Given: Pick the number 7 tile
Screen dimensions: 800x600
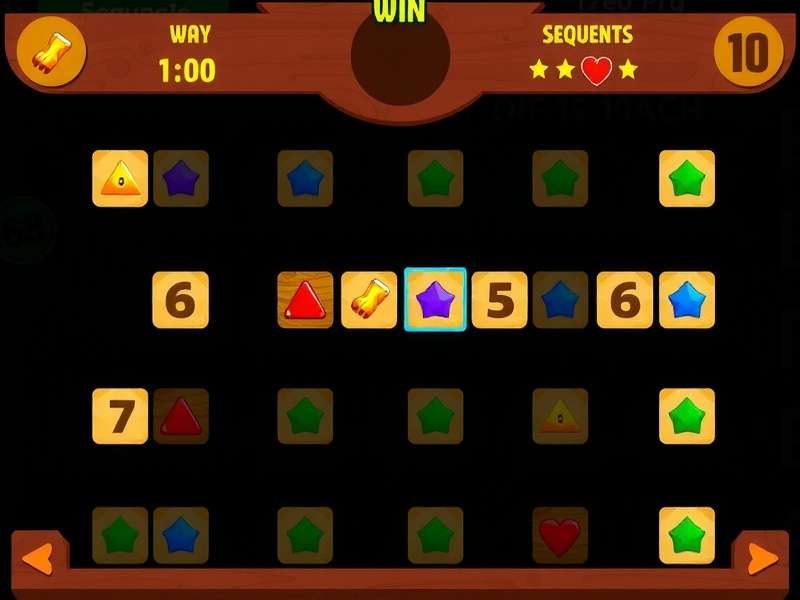Looking at the screenshot, I should point(120,416).
